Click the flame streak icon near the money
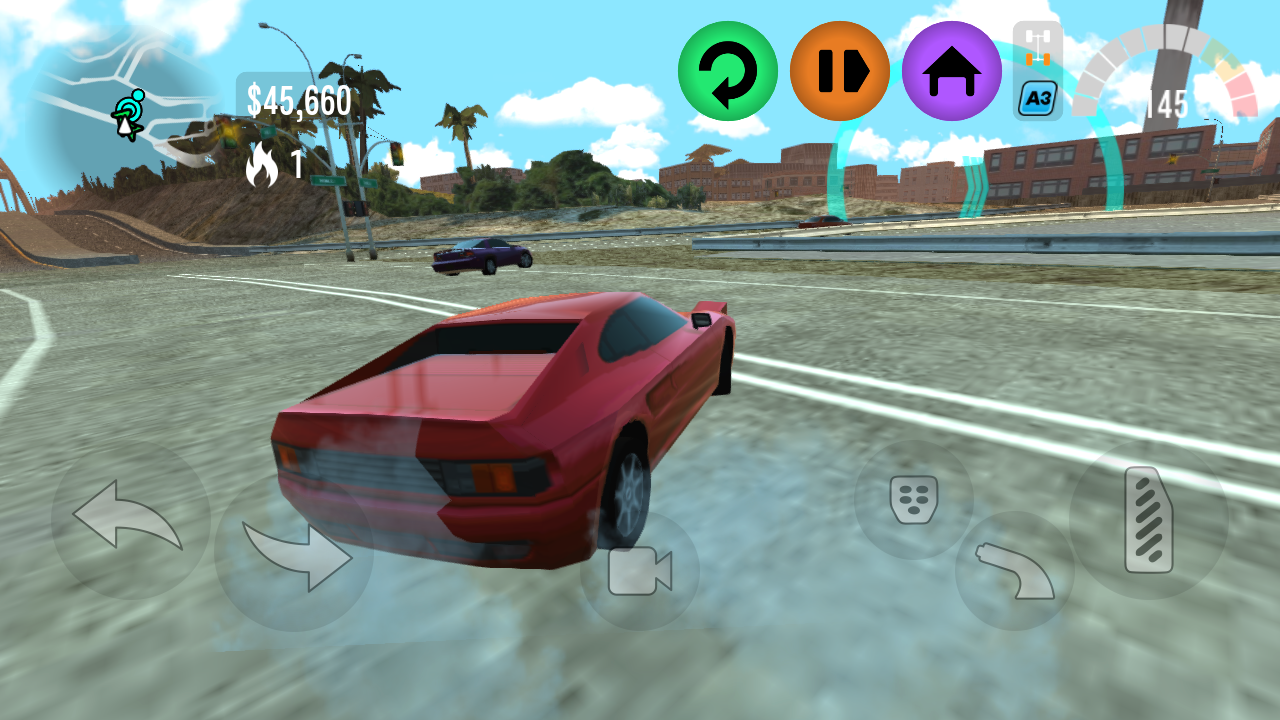Screen dimensions: 1280x720 coord(262,163)
